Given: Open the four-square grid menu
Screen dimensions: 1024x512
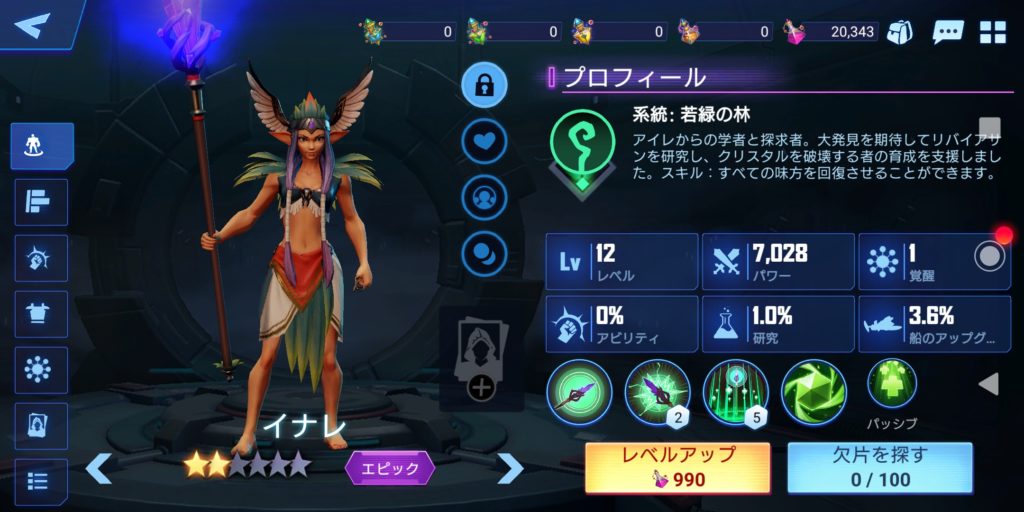Looking at the screenshot, I should (x=993, y=32).
